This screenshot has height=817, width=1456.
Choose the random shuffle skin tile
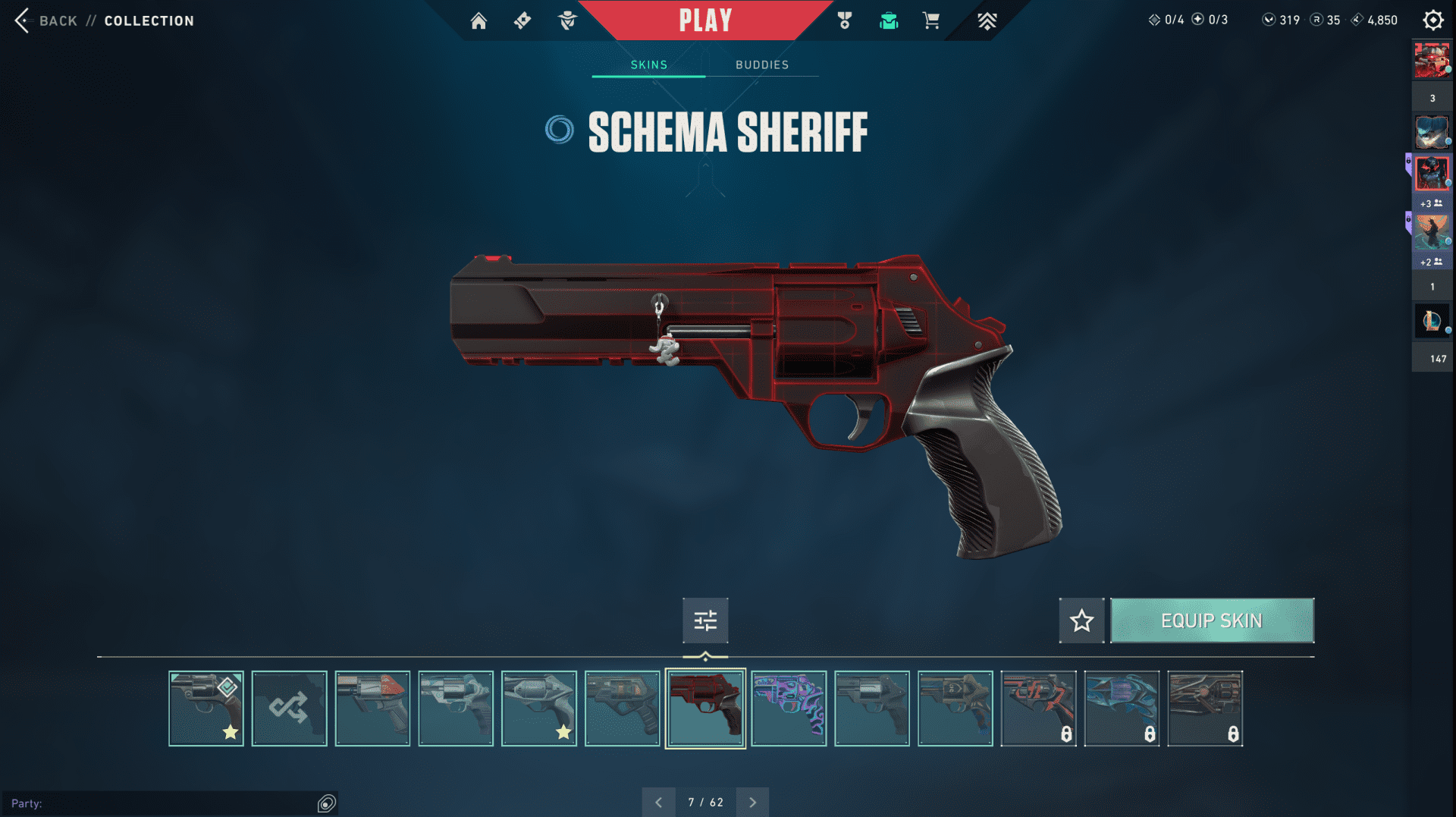[289, 709]
